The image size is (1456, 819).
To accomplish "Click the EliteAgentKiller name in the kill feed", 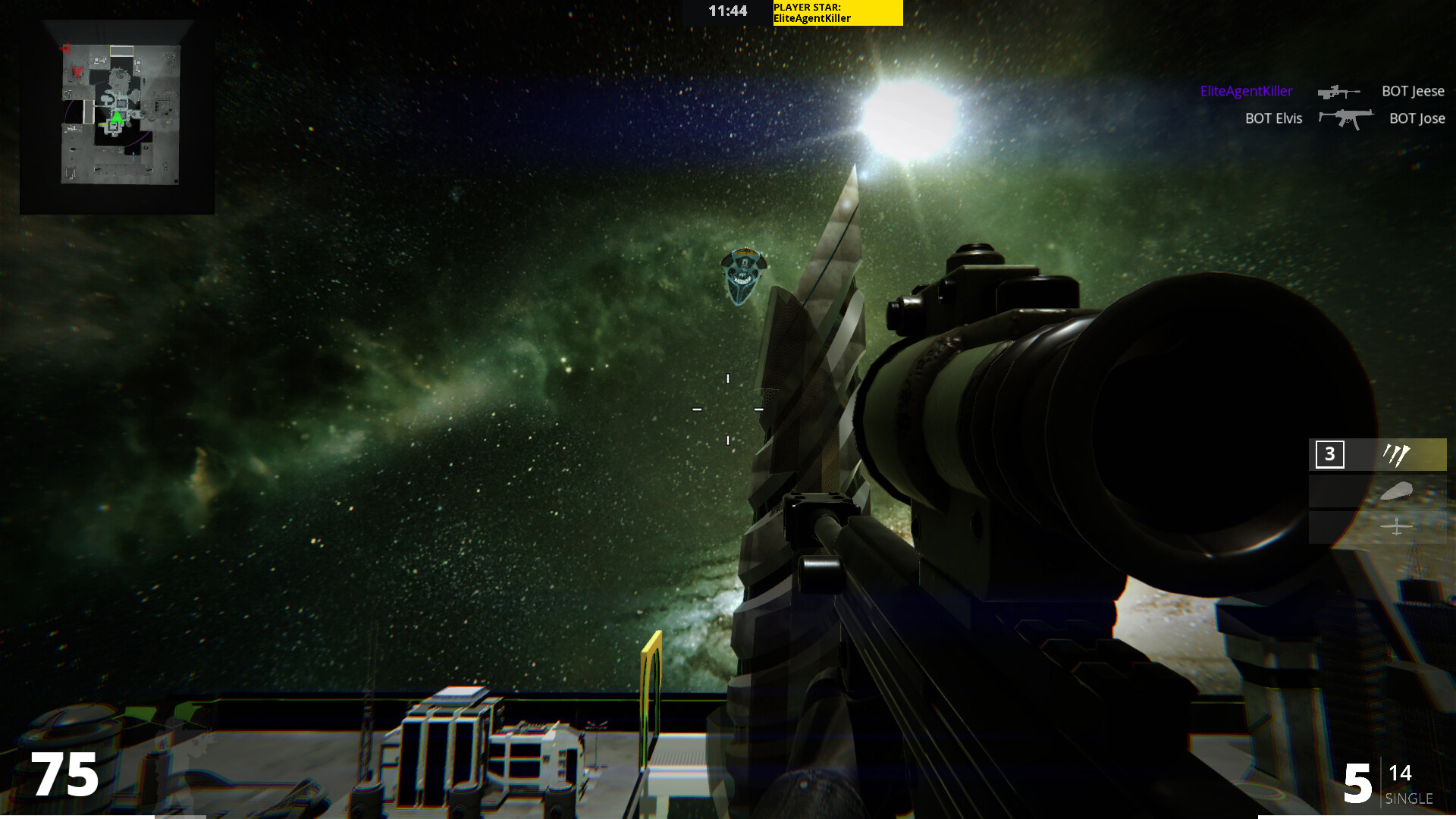I will (x=1247, y=91).
